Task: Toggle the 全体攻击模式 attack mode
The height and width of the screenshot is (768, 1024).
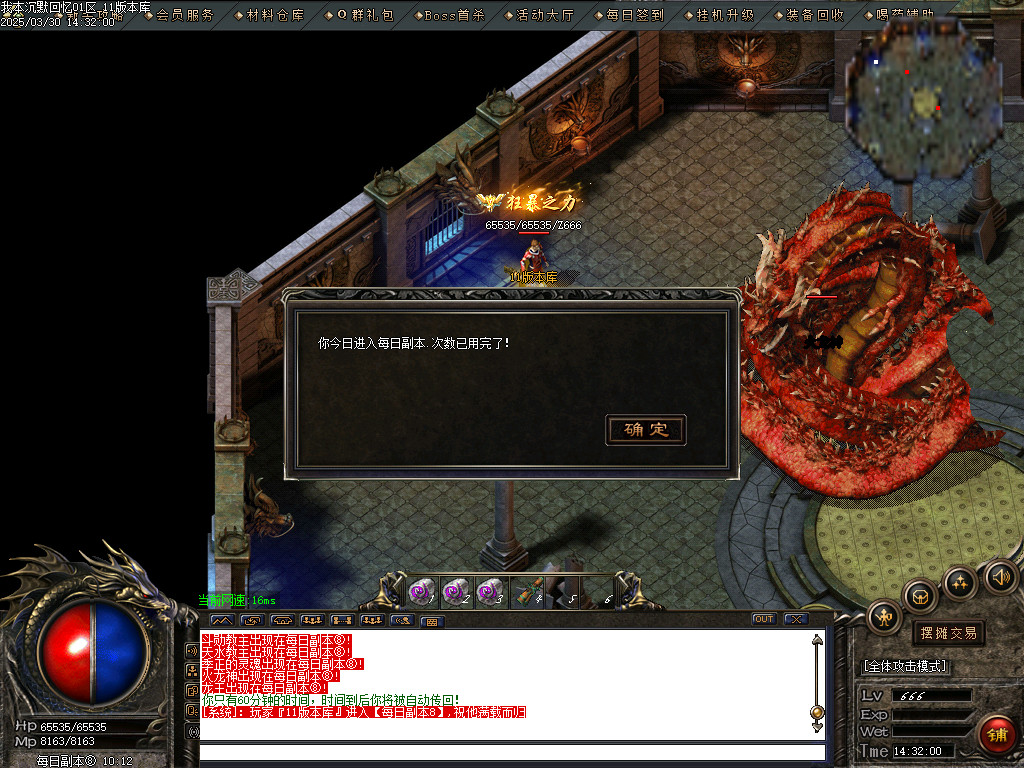Action: tap(905, 666)
